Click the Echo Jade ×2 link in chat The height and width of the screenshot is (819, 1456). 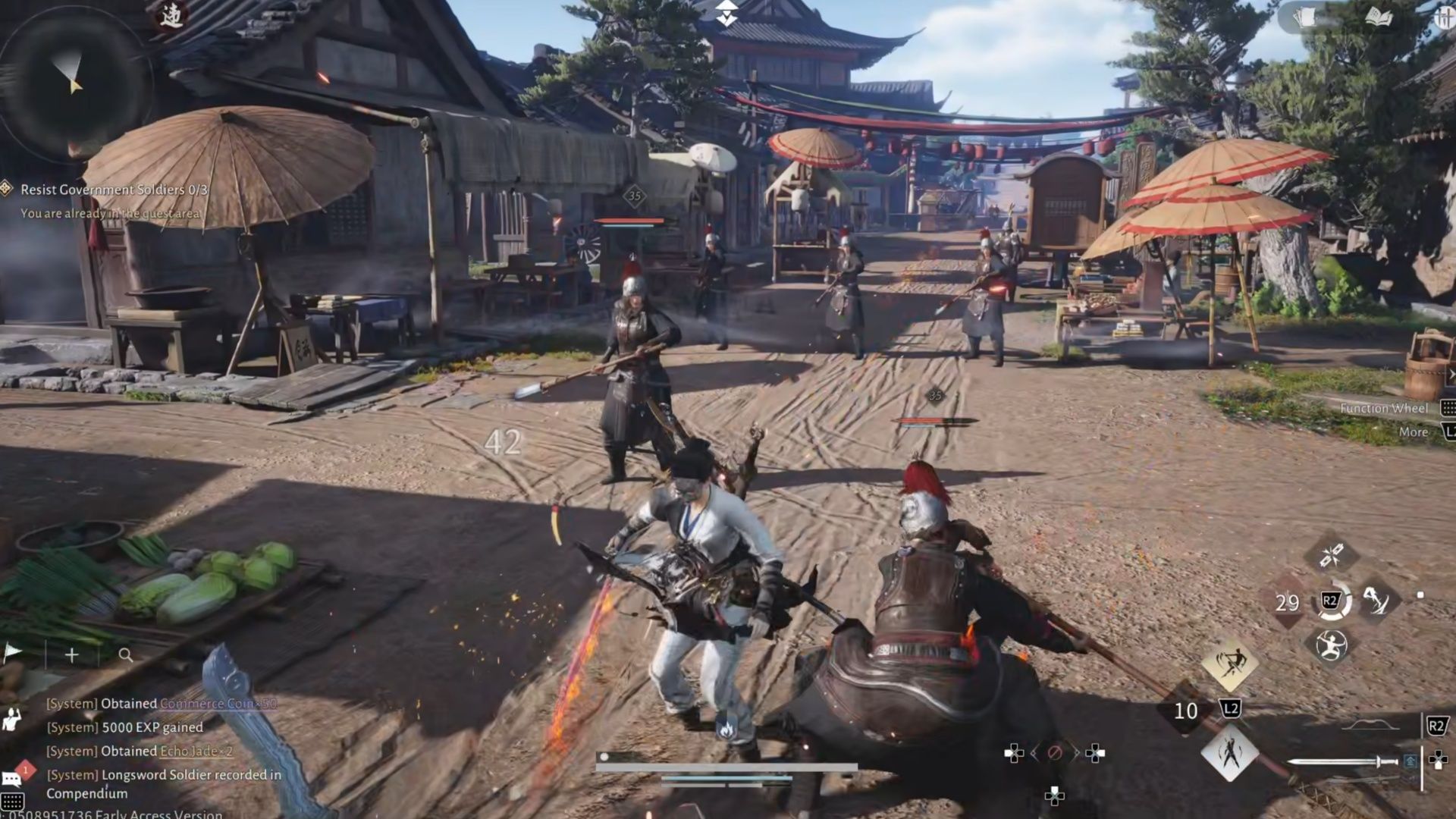click(196, 752)
